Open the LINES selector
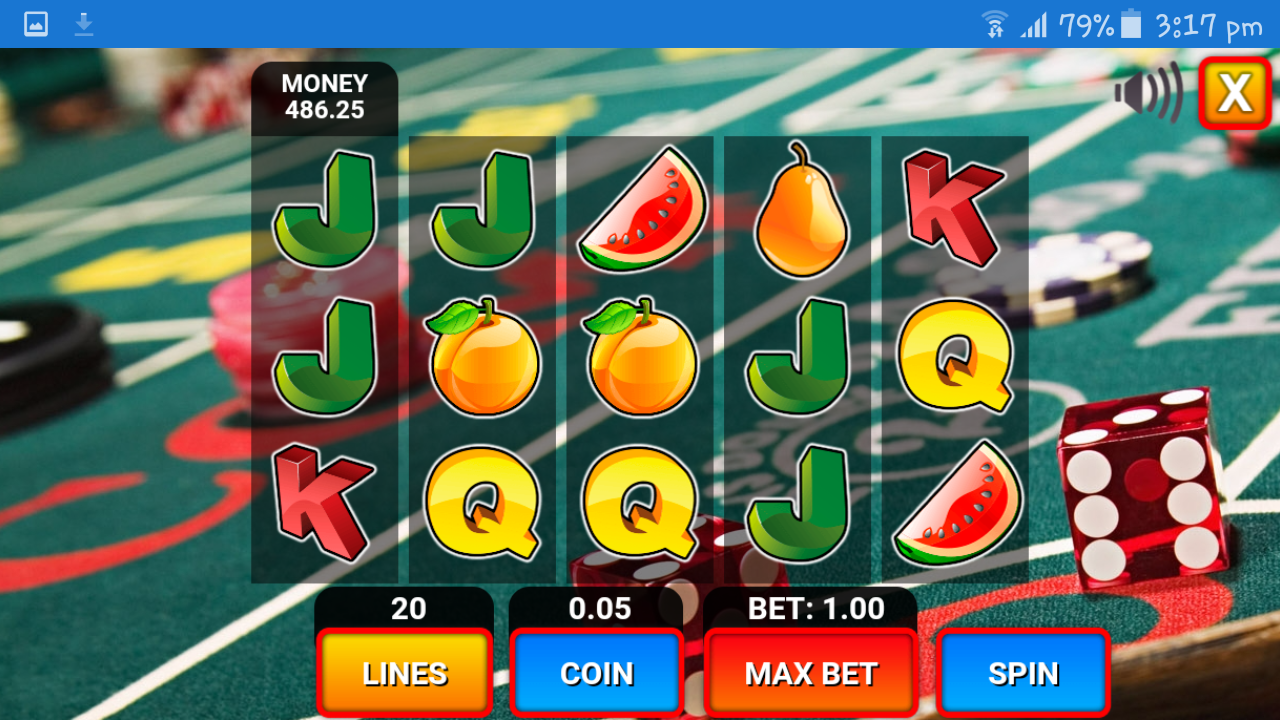 click(x=403, y=673)
